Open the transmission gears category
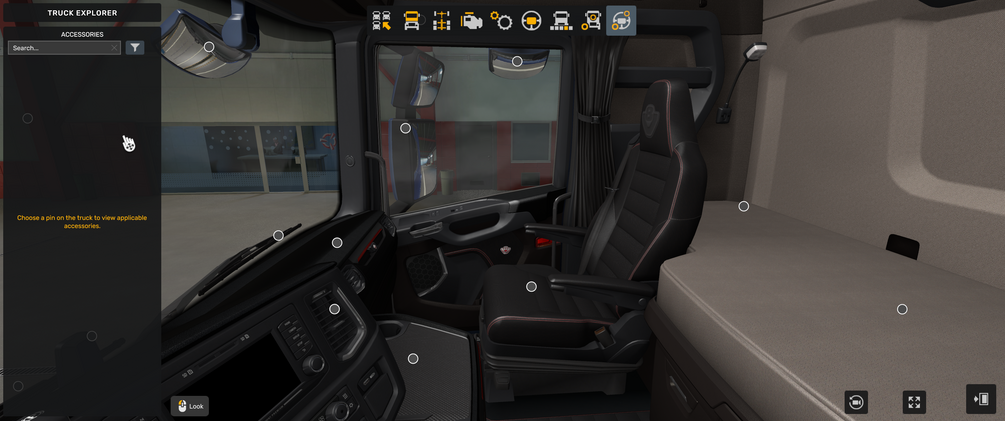 coord(501,21)
